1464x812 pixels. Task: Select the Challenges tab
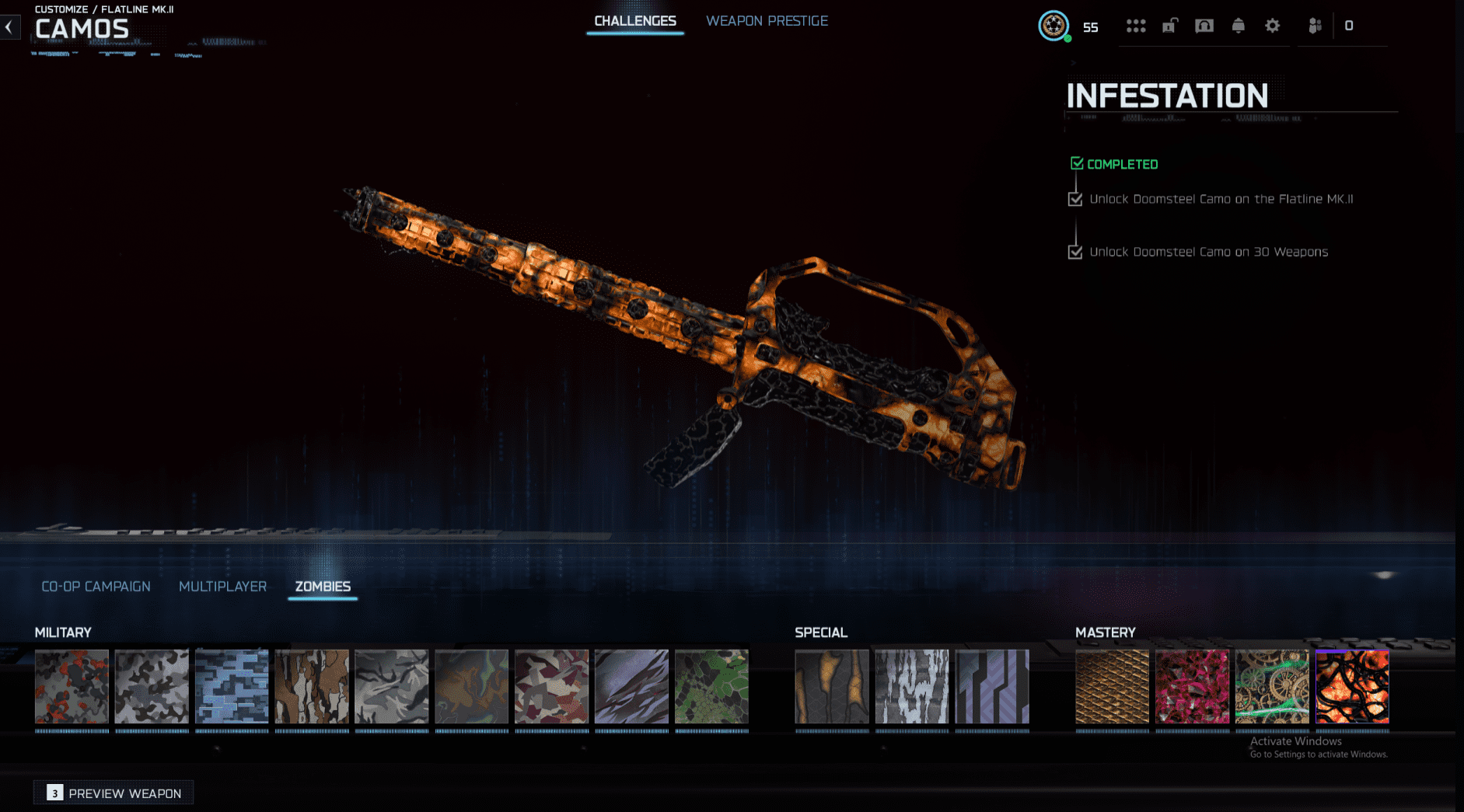click(634, 21)
